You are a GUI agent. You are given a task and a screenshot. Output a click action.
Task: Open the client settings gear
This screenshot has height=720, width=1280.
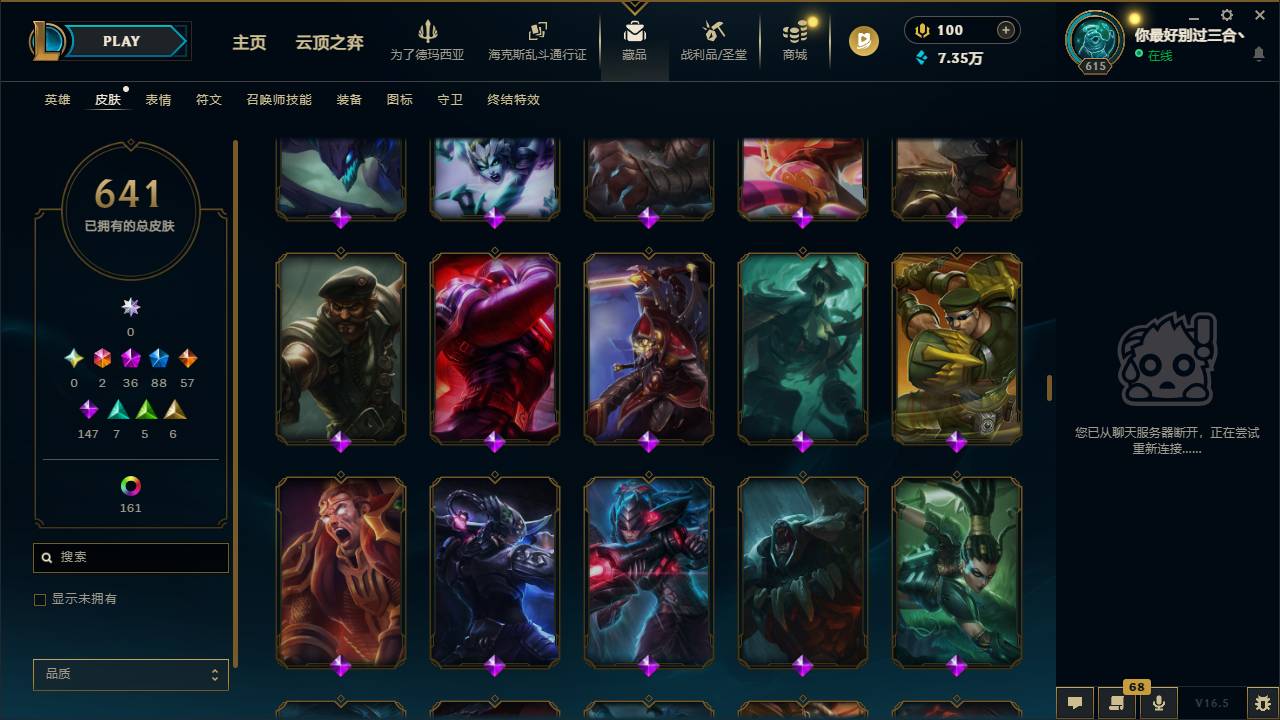tap(1225, 14)
